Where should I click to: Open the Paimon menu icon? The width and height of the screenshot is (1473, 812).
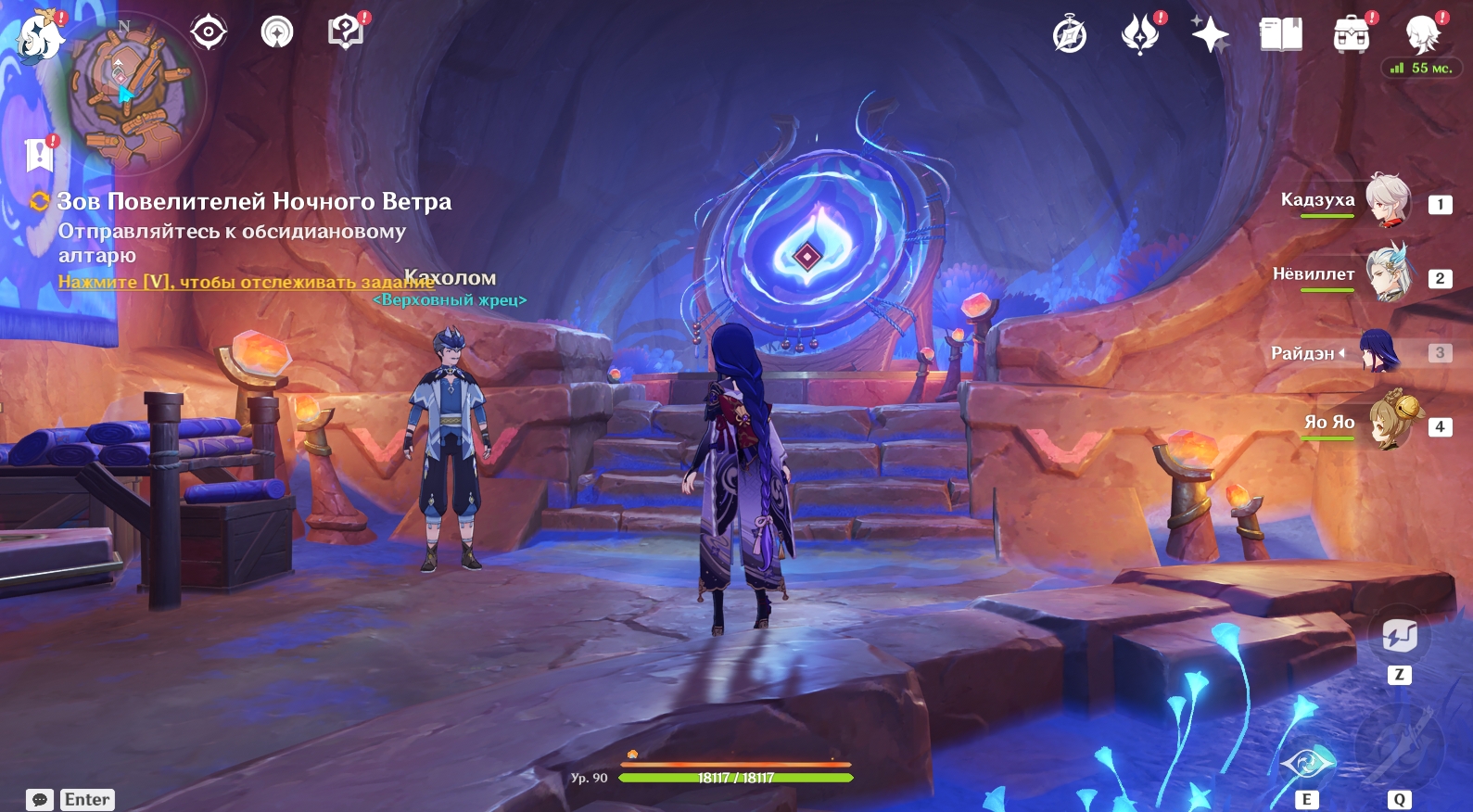click(x=37, y=37)
